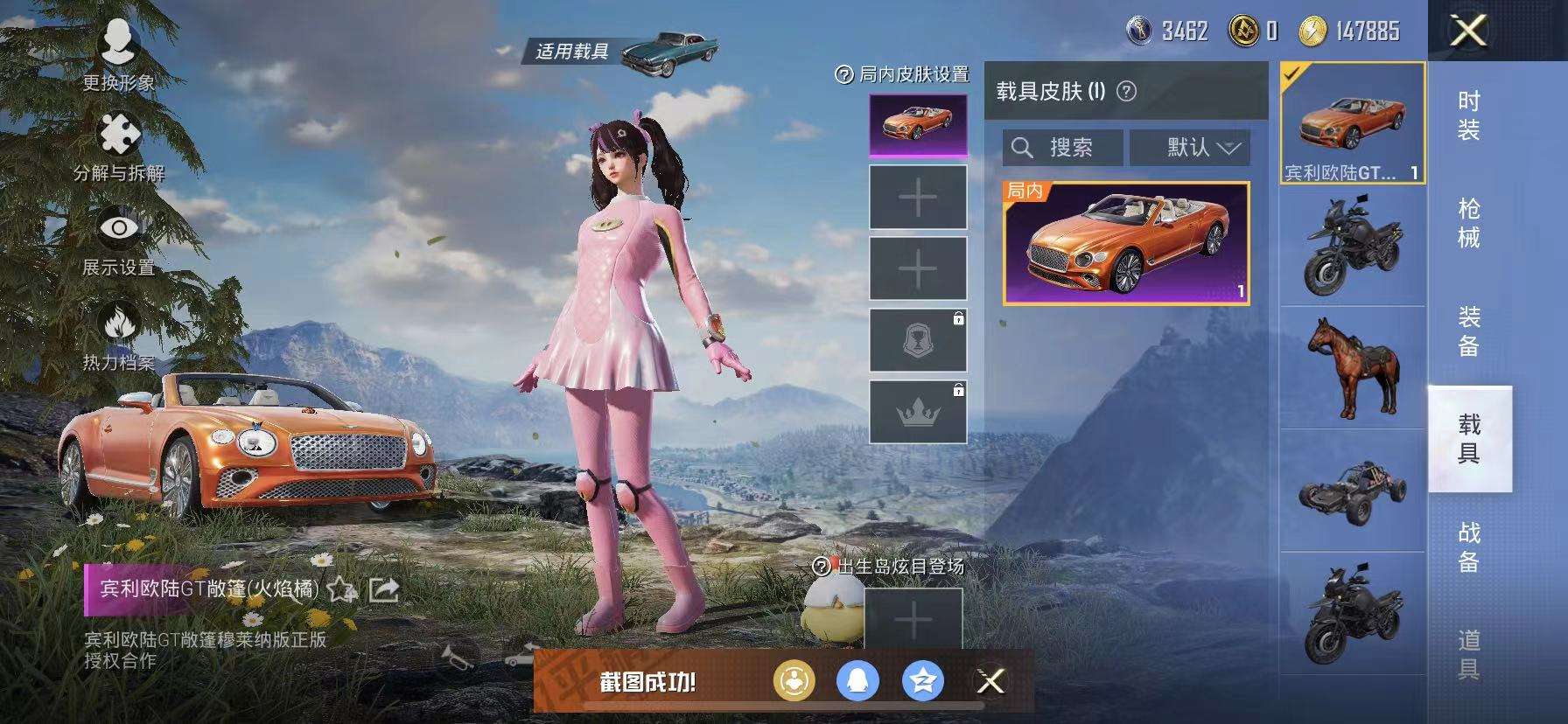1568x724 pixels.
Task: Open 分解与拆解 dismantle menu
Action: pyautogui.click(x=118, y=147)
